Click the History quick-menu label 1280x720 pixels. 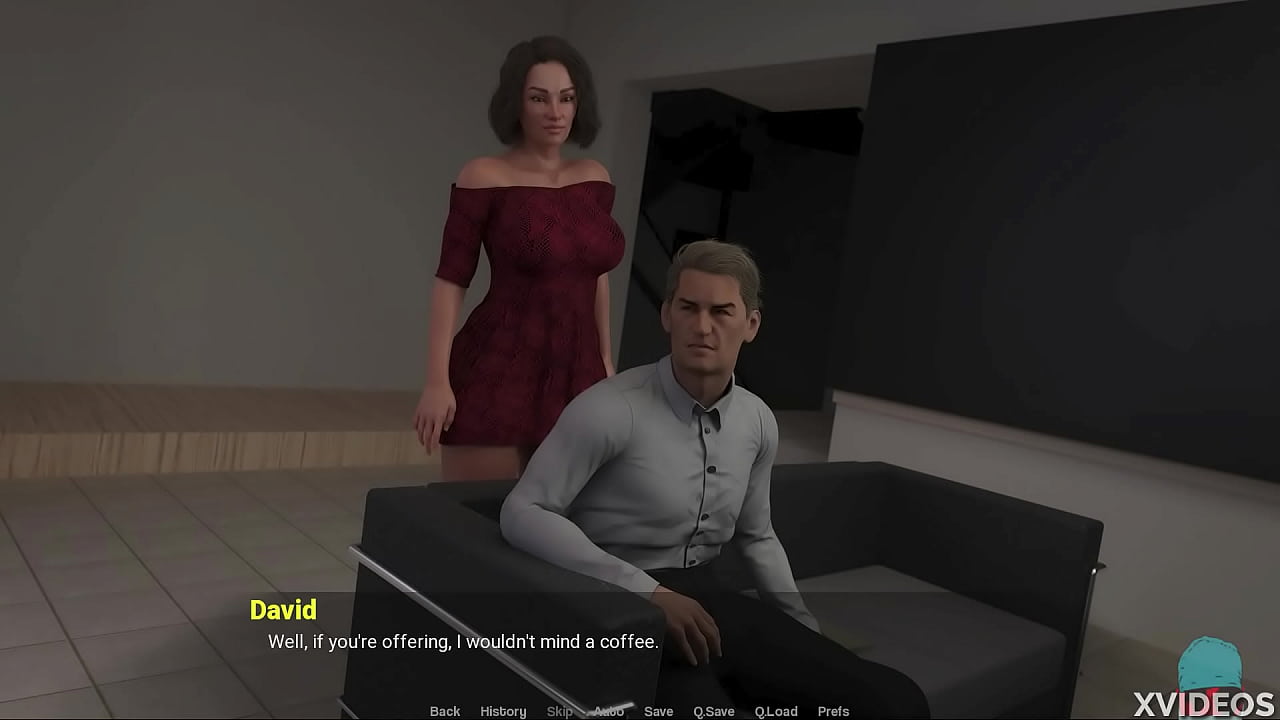503,711
